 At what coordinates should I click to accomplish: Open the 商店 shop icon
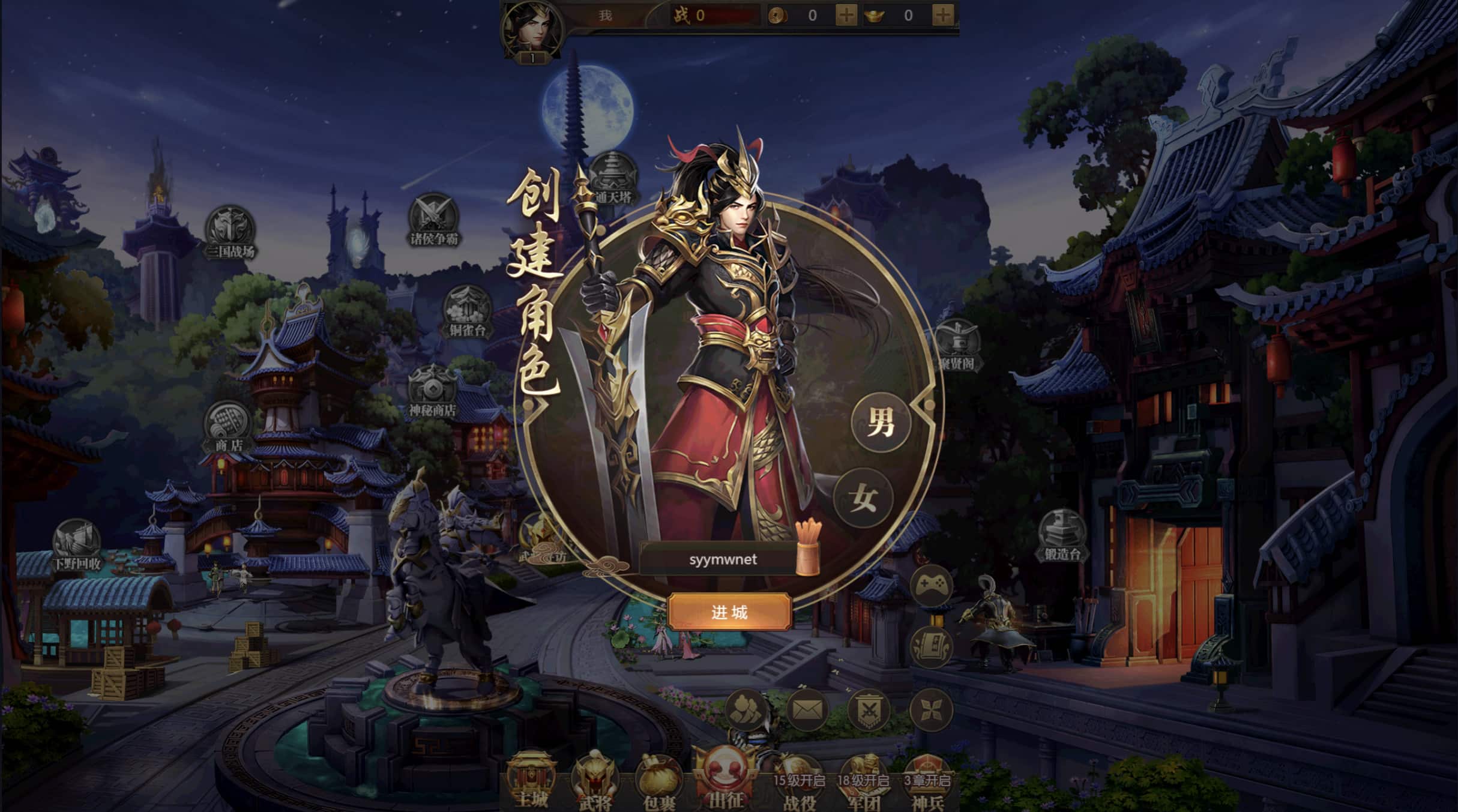coord(228,426)
